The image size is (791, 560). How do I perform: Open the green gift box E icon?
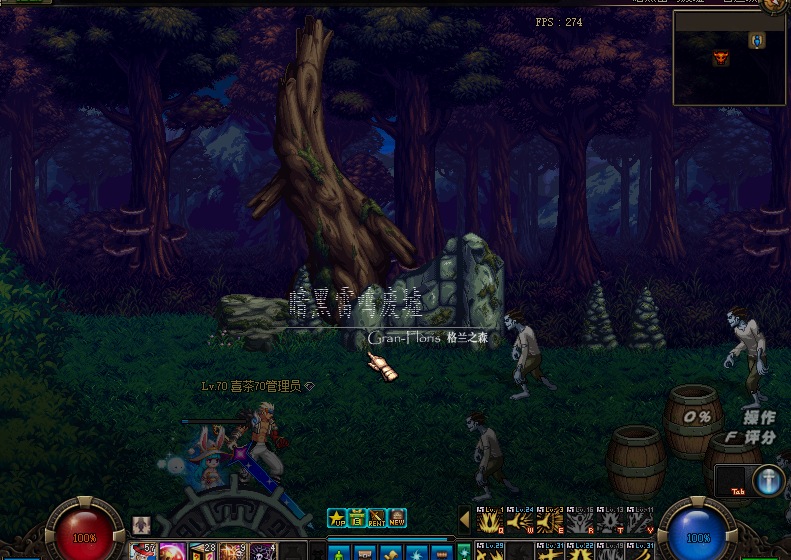pyautogui.click(x=356, y=518)
